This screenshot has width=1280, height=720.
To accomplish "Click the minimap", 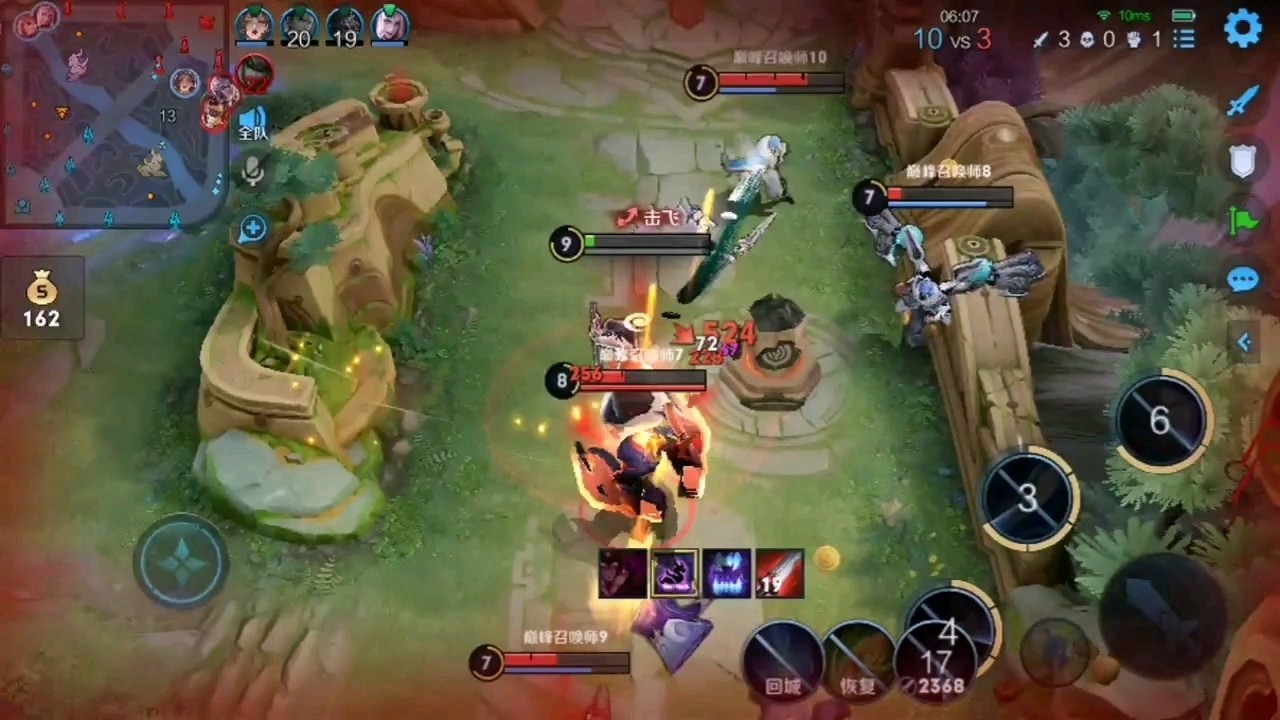I will click(x=113, y=113).
